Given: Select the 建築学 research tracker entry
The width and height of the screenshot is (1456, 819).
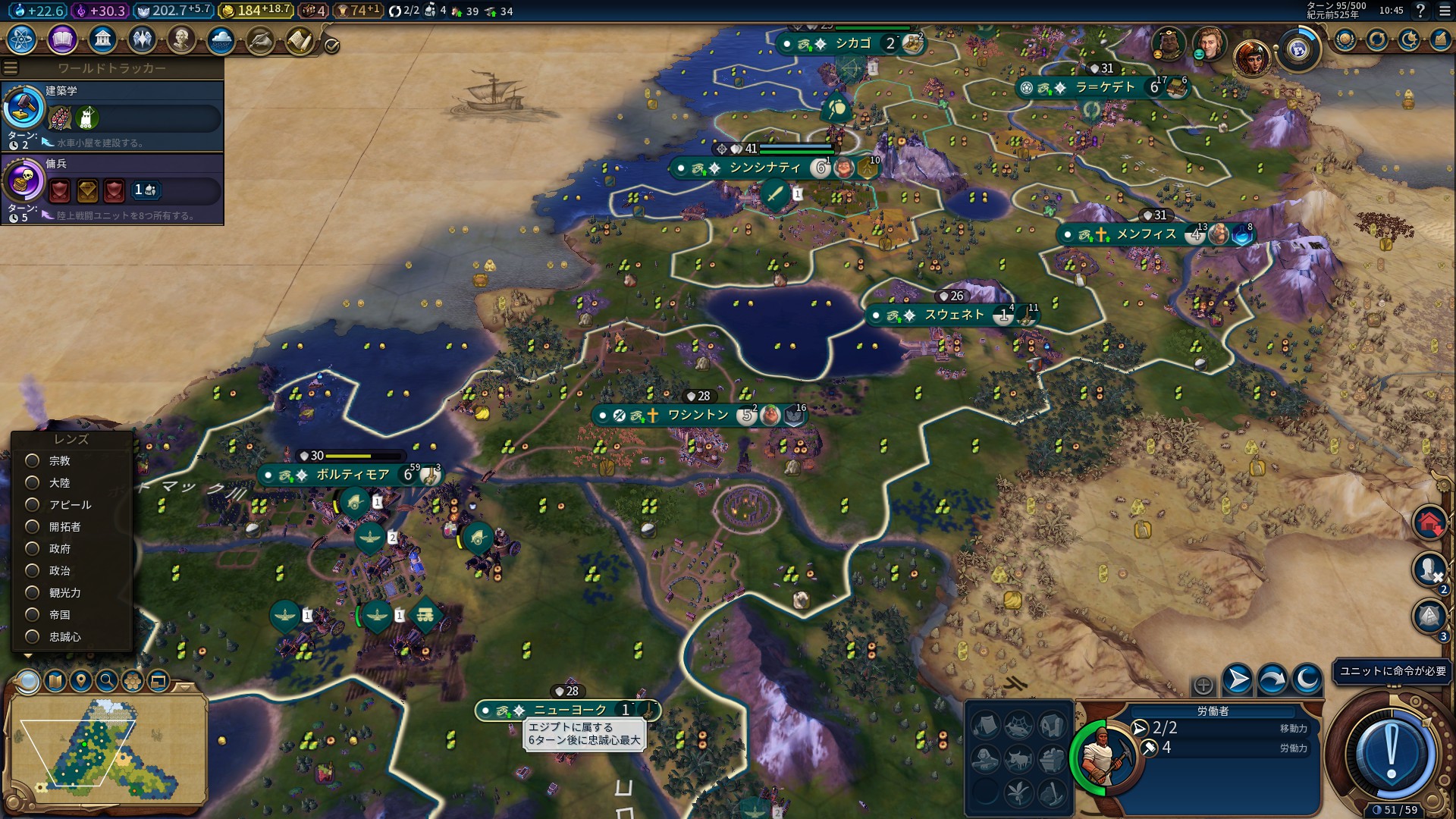Looking at the screenshot, I should [112, 115].
